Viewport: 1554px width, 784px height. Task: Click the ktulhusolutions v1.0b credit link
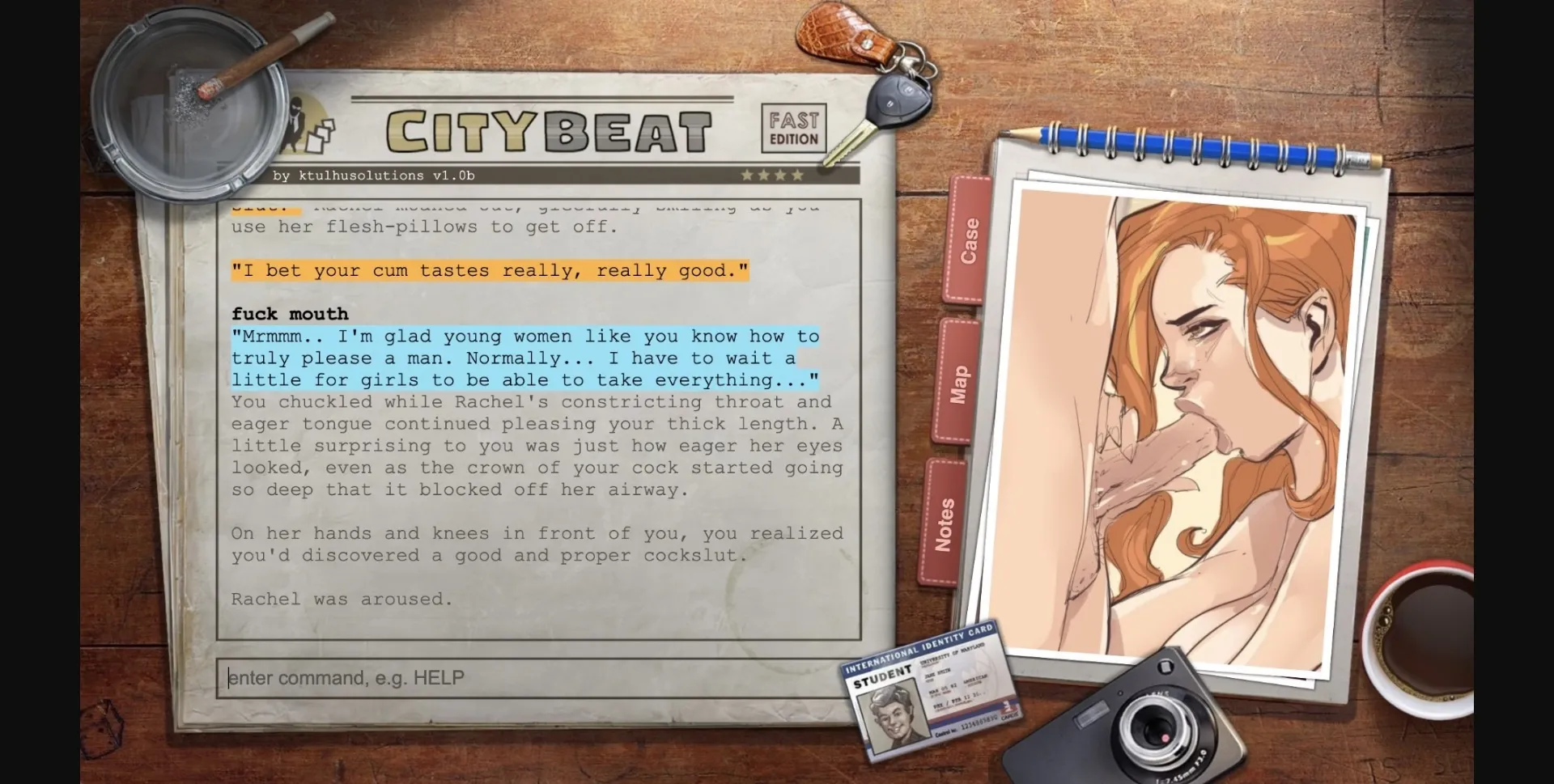click(x=375, y=175)
